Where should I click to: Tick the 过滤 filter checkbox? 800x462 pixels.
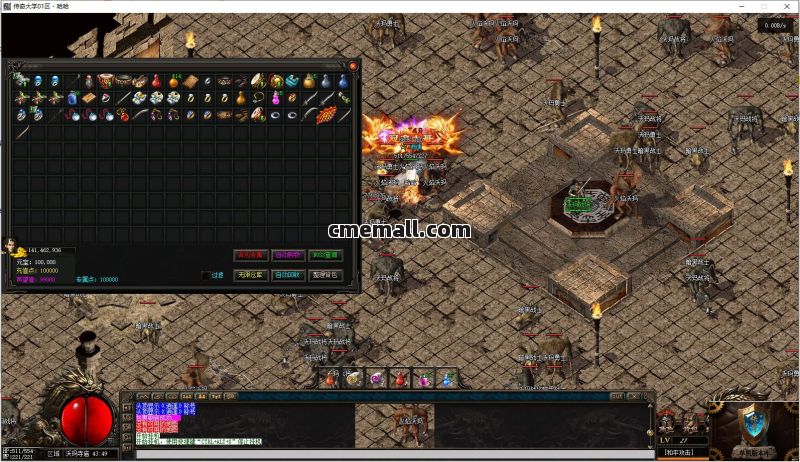[206, 275]
